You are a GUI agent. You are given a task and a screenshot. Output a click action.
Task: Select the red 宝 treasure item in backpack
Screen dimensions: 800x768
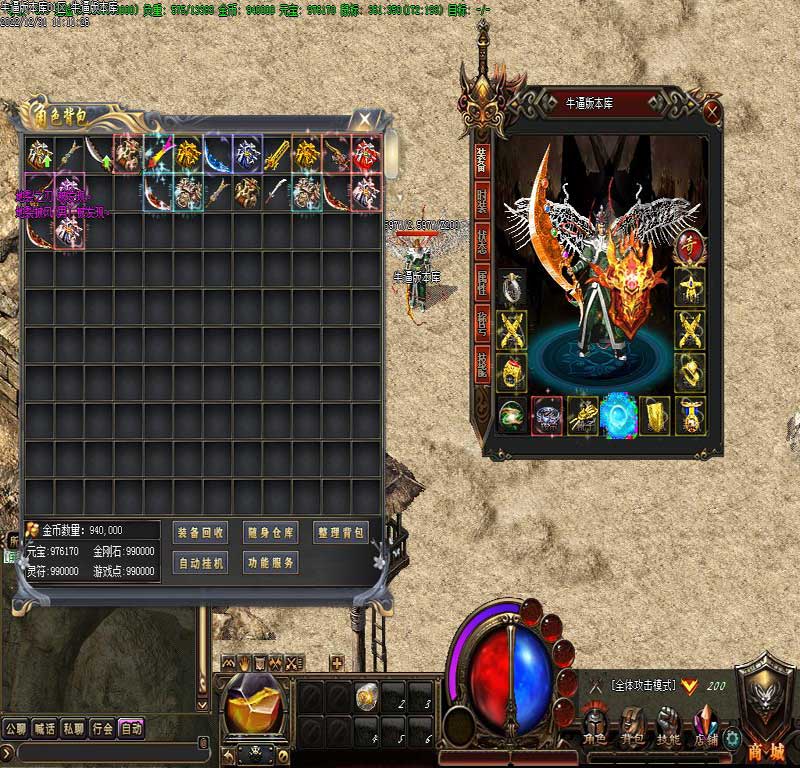click(366, 153)
